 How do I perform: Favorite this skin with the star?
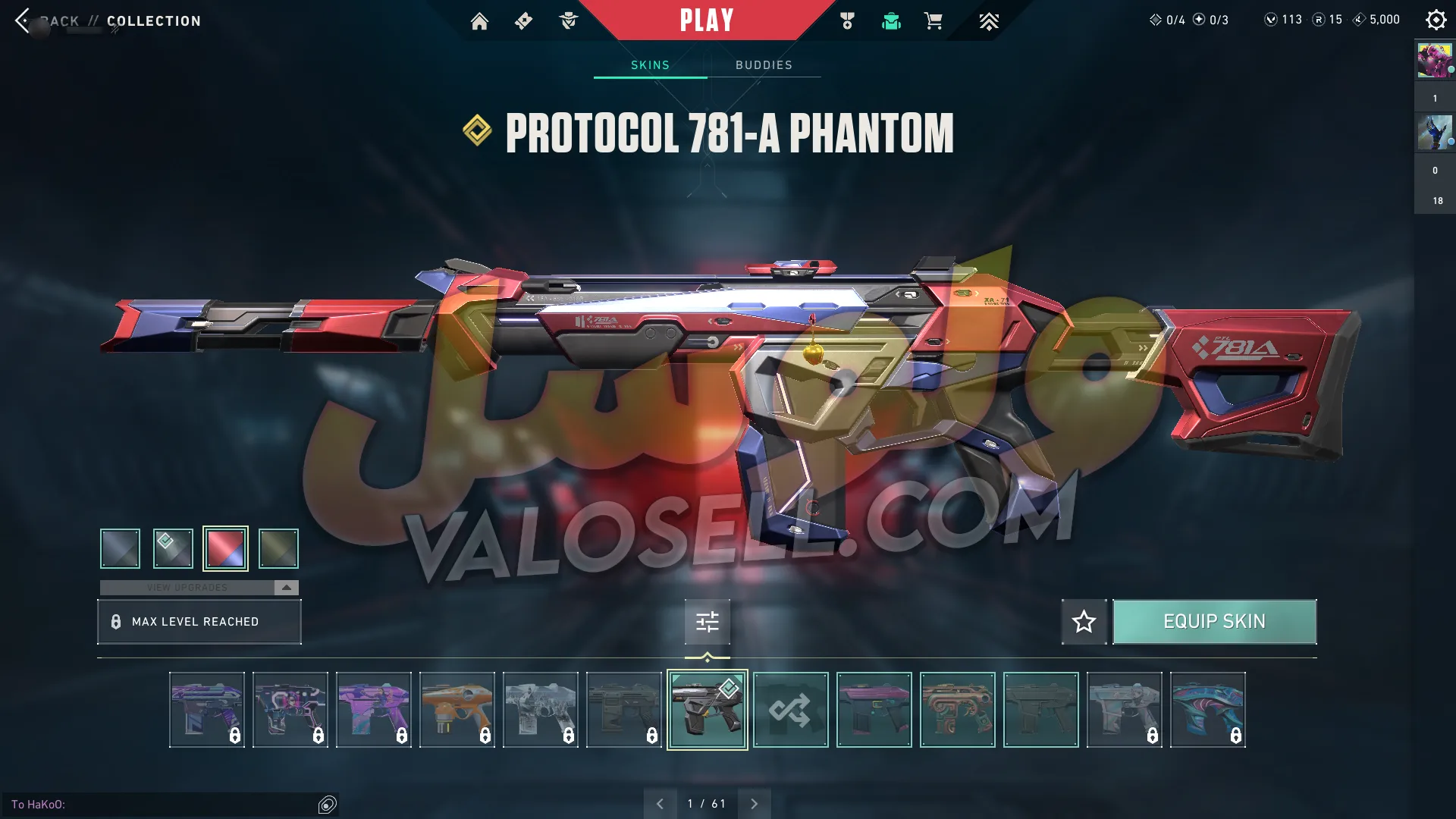click(1084, 622)
